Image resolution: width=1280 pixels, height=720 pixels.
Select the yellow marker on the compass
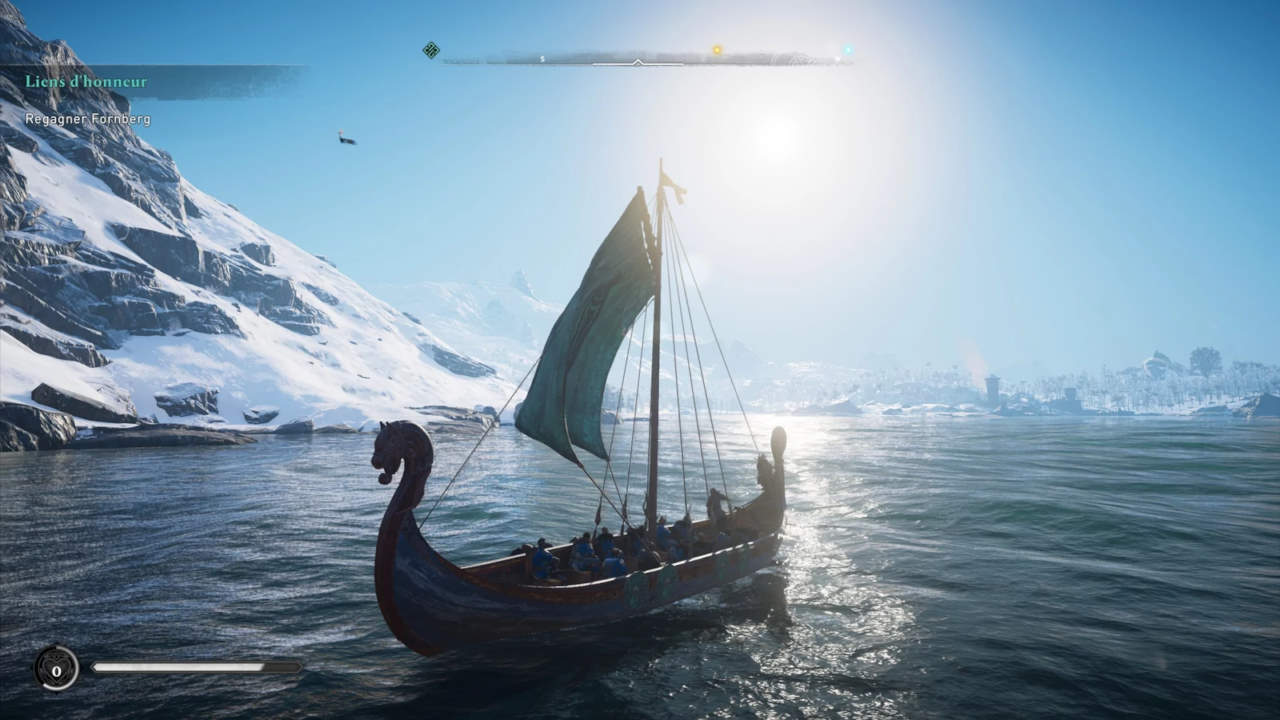717,49
